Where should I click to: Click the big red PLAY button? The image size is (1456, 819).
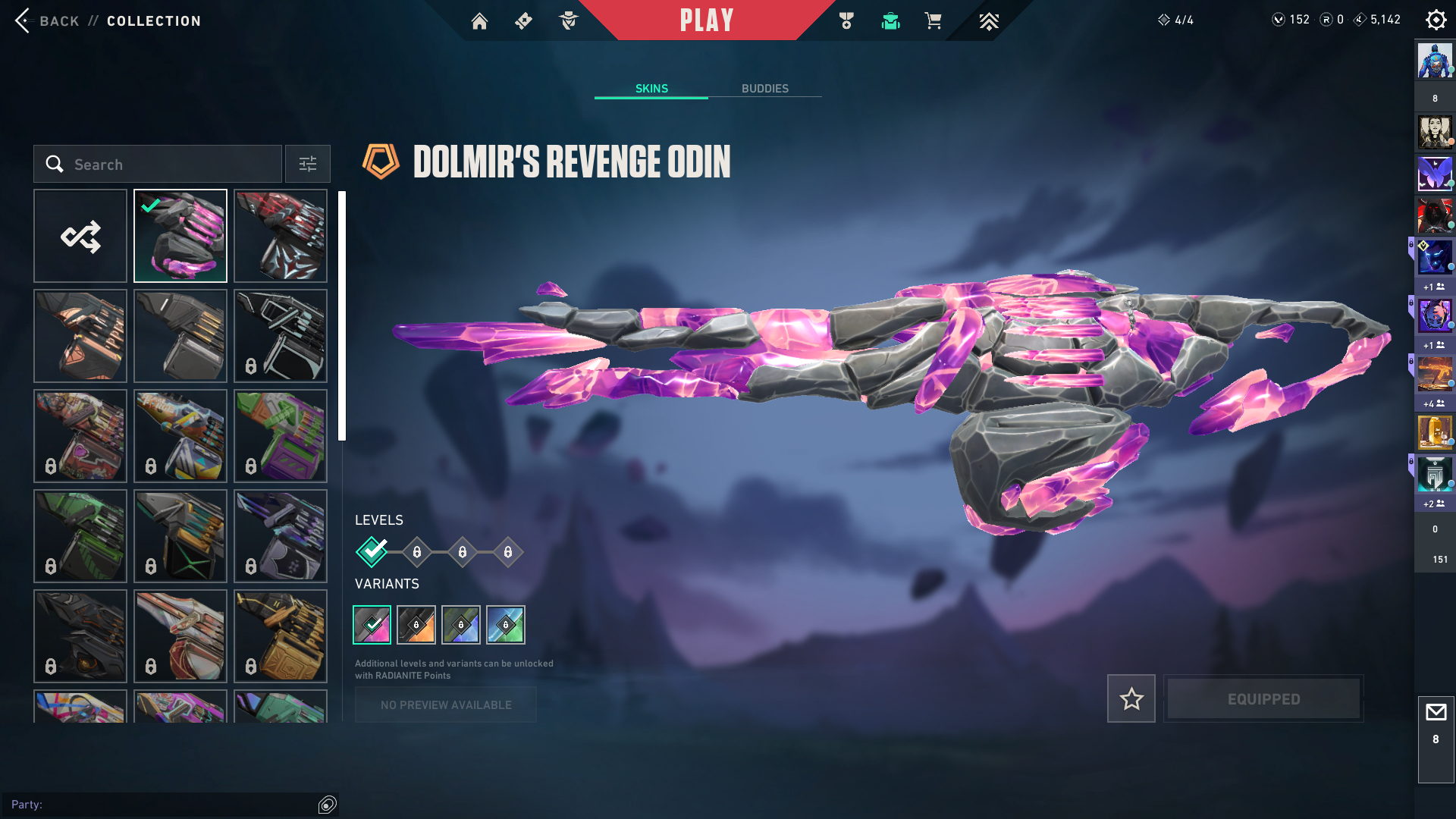706,20
